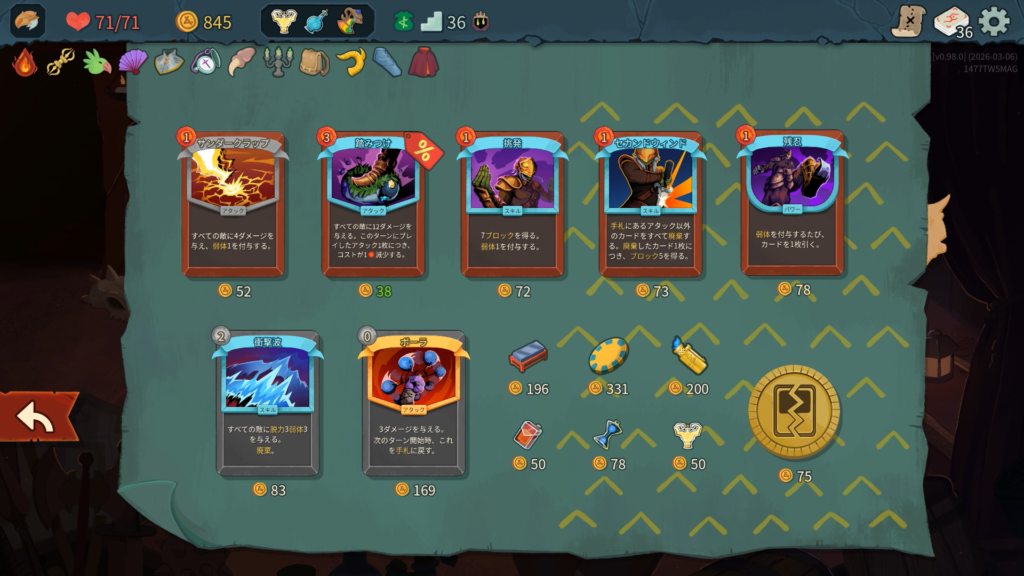1024x576 pixels.
Task: Select the セカンドウィンド card
Action: tap(651, 205)
